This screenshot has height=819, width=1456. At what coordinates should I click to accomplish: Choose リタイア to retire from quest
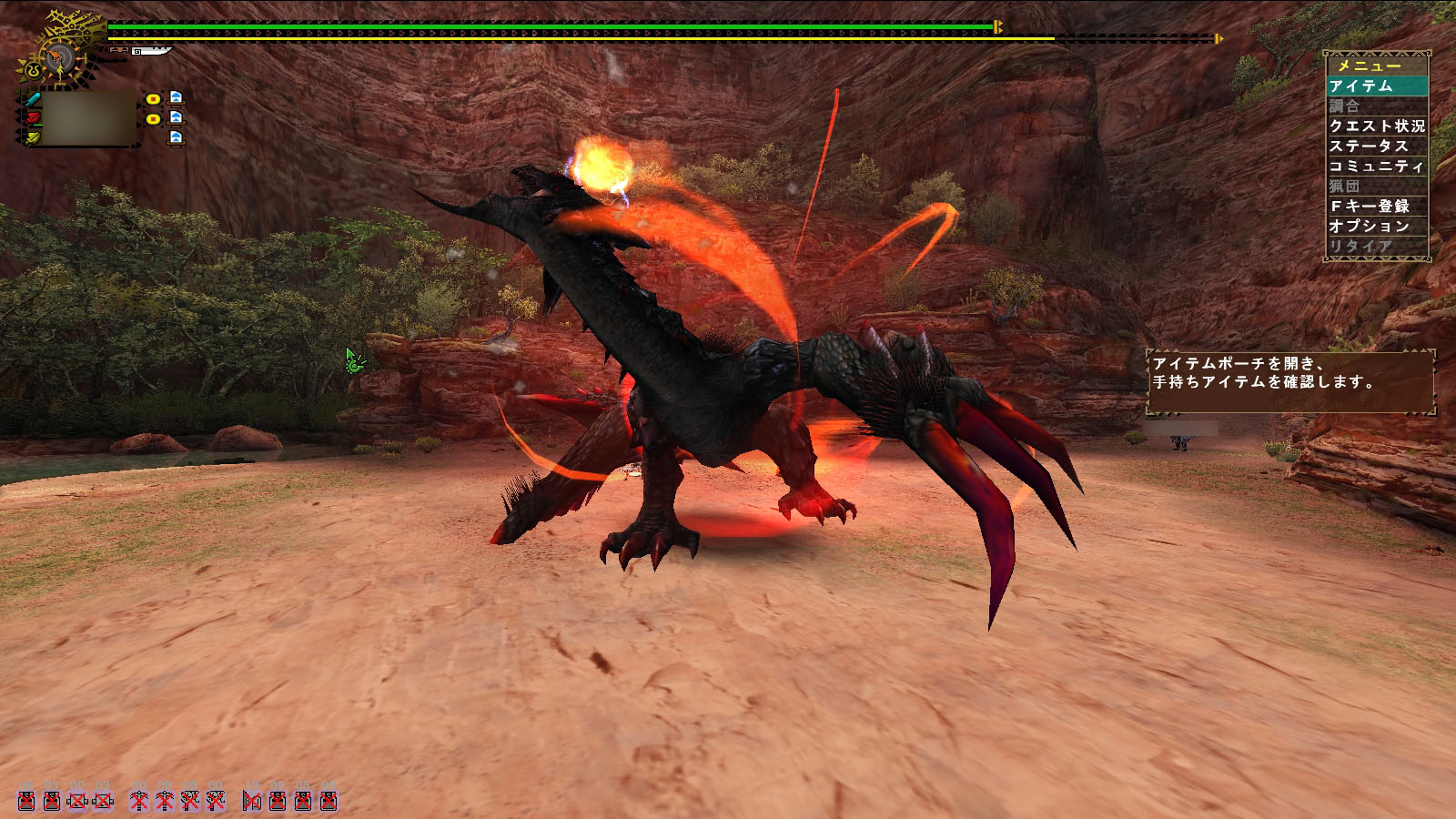(1376, 247)
